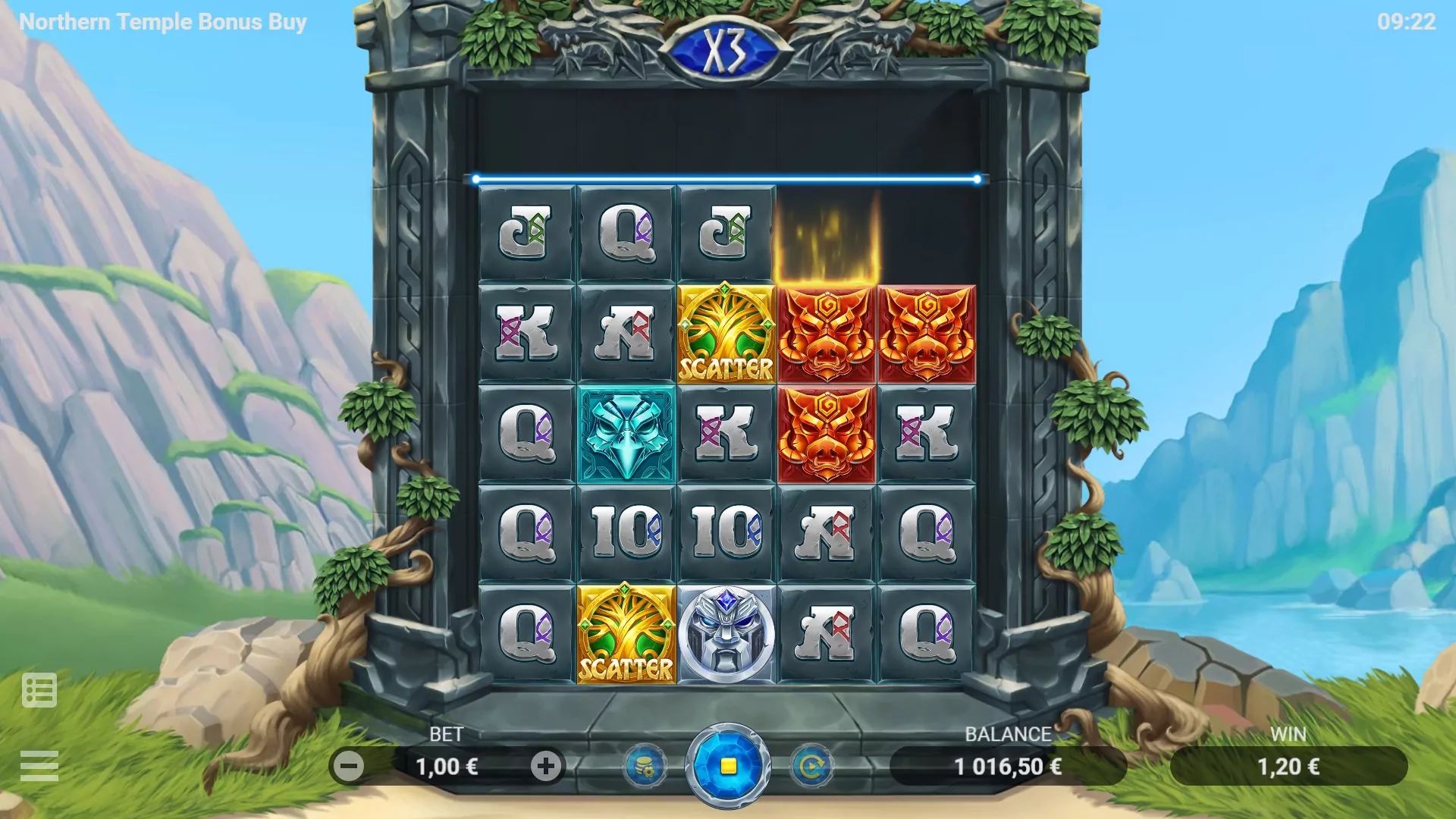This screenshot has width=1456, height=819.
Task: Select the BET label area
Action: click(x=448, y=733)
